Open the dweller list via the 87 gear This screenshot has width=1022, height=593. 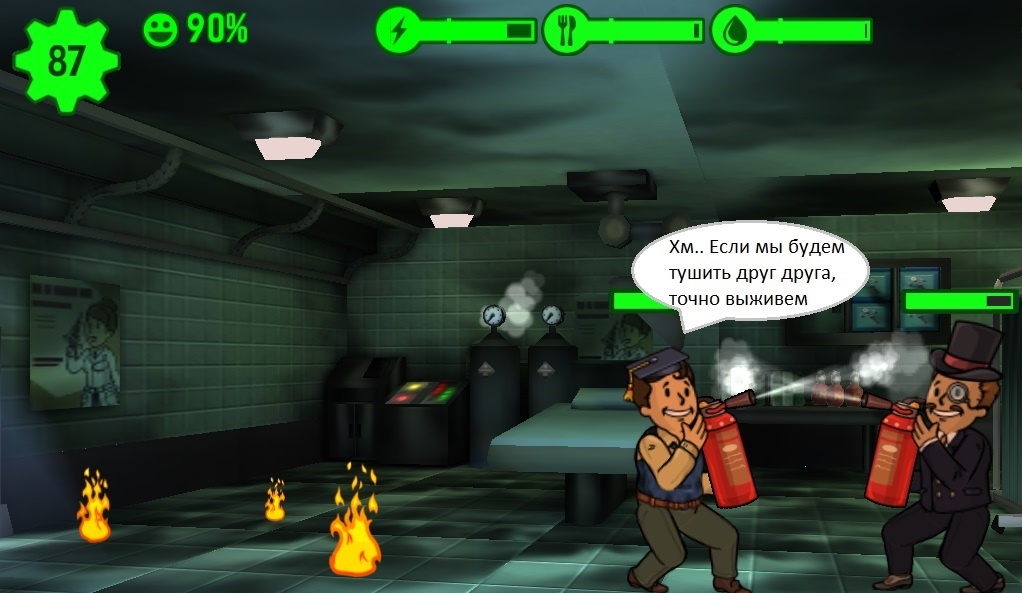point(65,60)
